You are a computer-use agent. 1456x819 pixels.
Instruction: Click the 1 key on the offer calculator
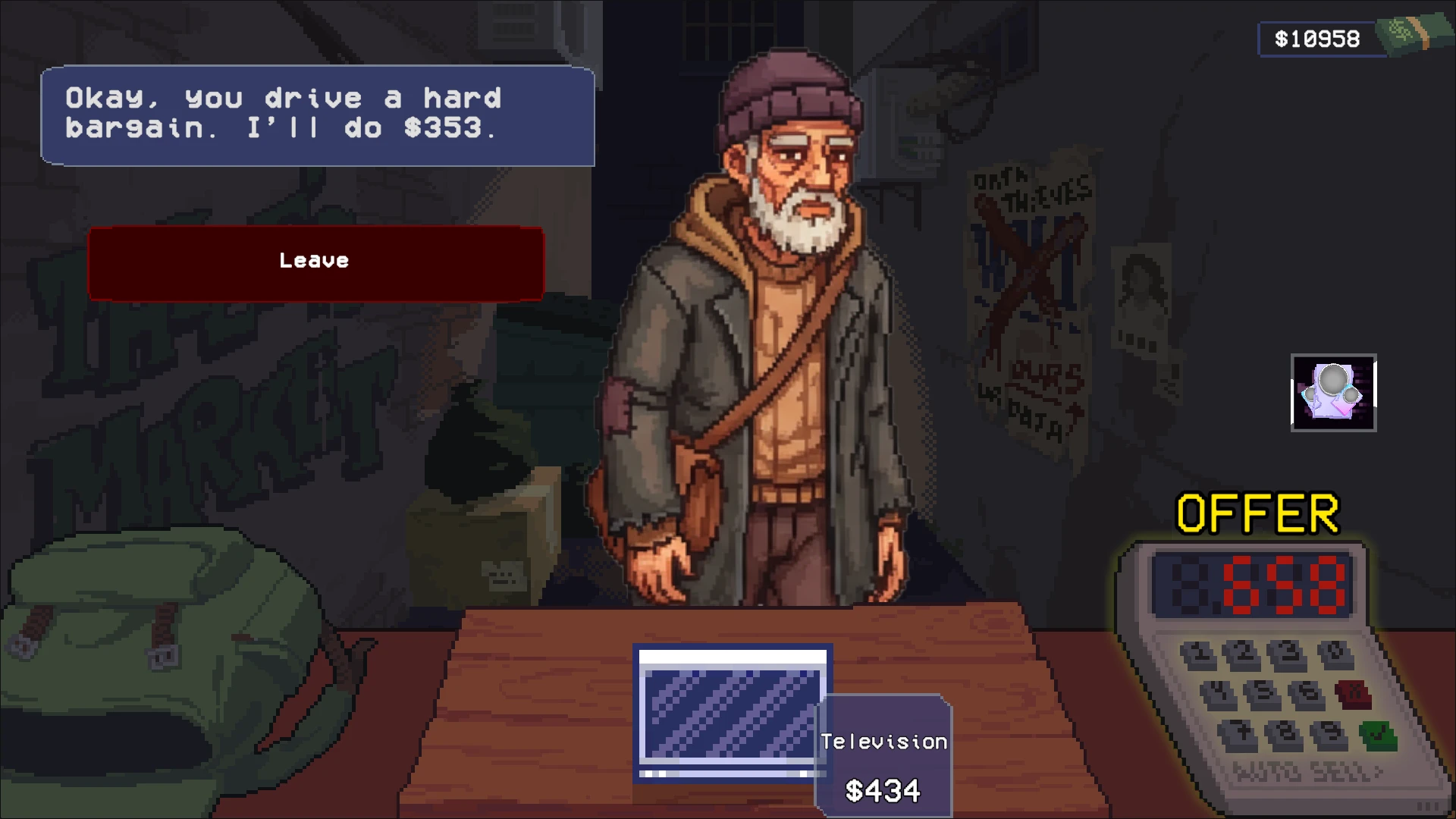click(x=1198, y=653)
